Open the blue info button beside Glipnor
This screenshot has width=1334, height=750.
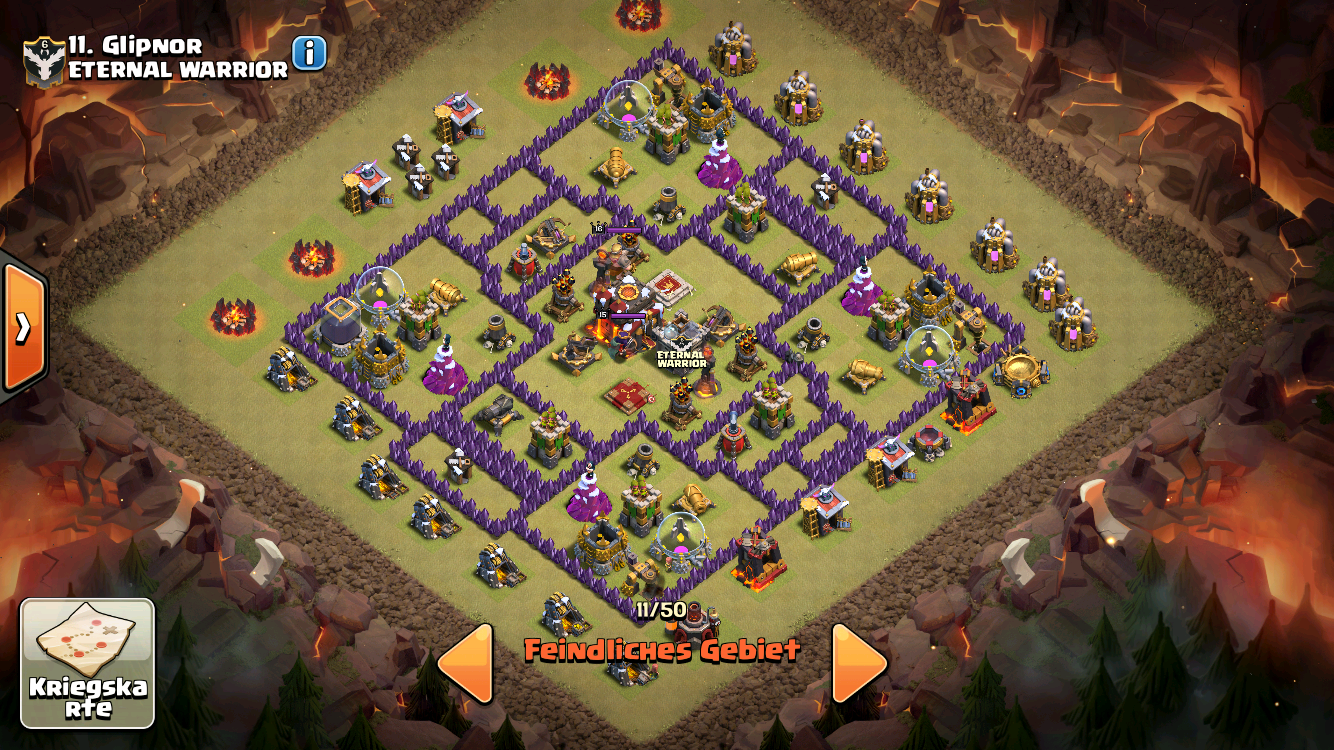click(x=309, y=53)
